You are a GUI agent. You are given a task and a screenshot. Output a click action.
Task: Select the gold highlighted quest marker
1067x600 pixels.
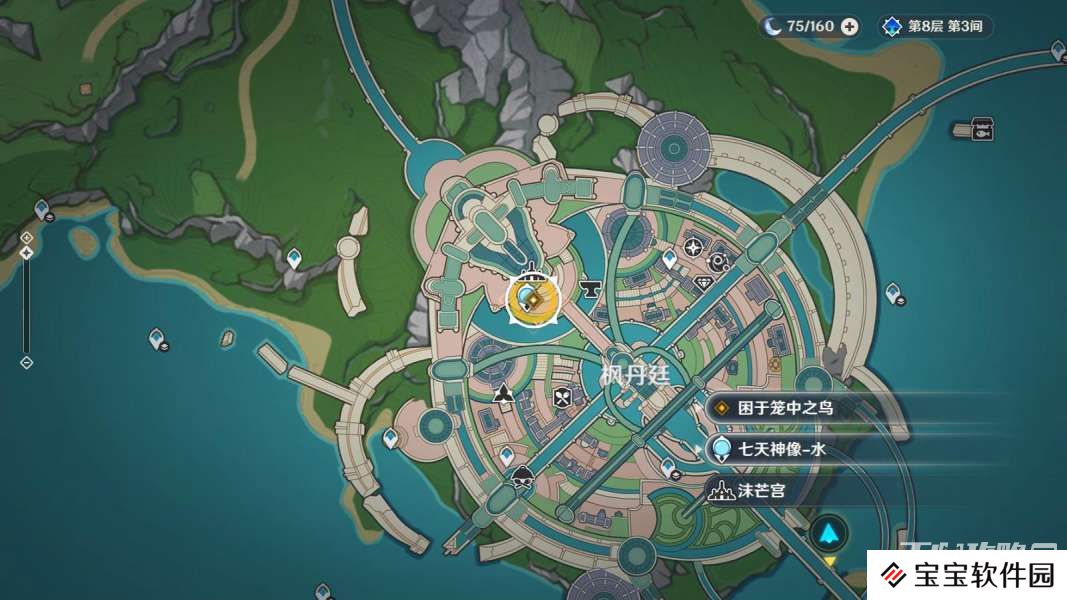point(531,297)
